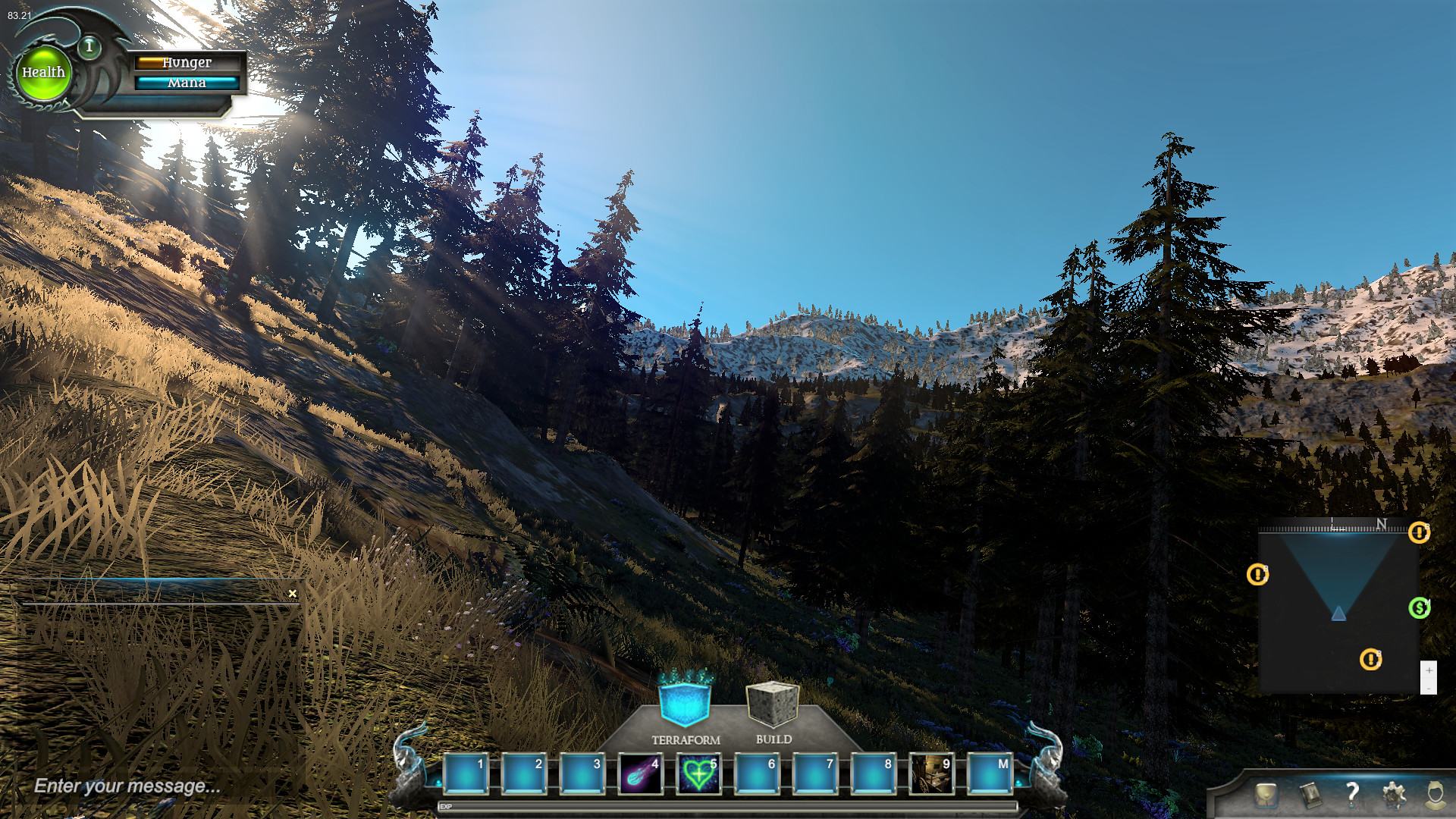
Task: Select the workshop item in slot 9
Action: click(x=930, y=773)
